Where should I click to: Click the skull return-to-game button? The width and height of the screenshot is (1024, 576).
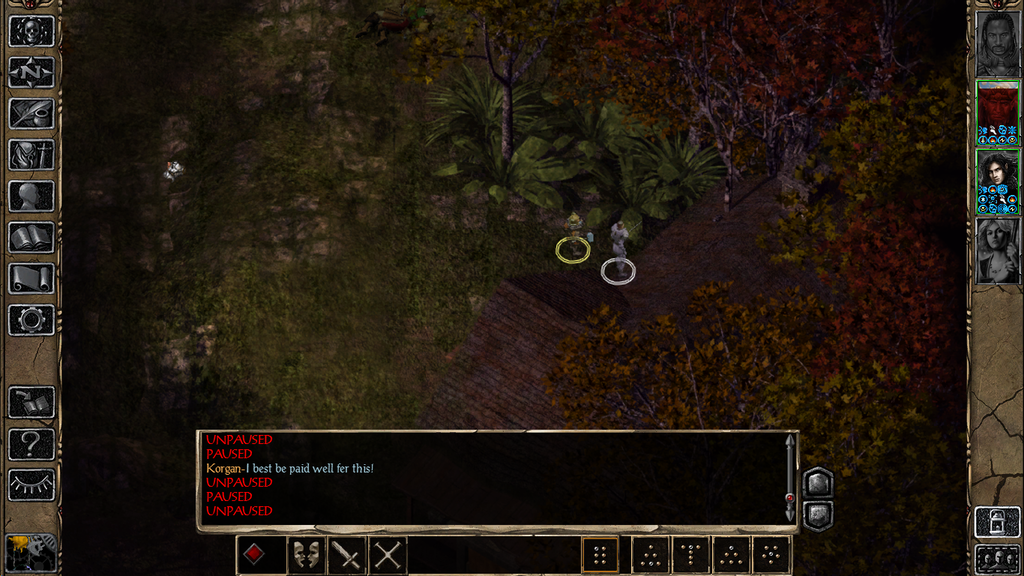coord(31,30)
